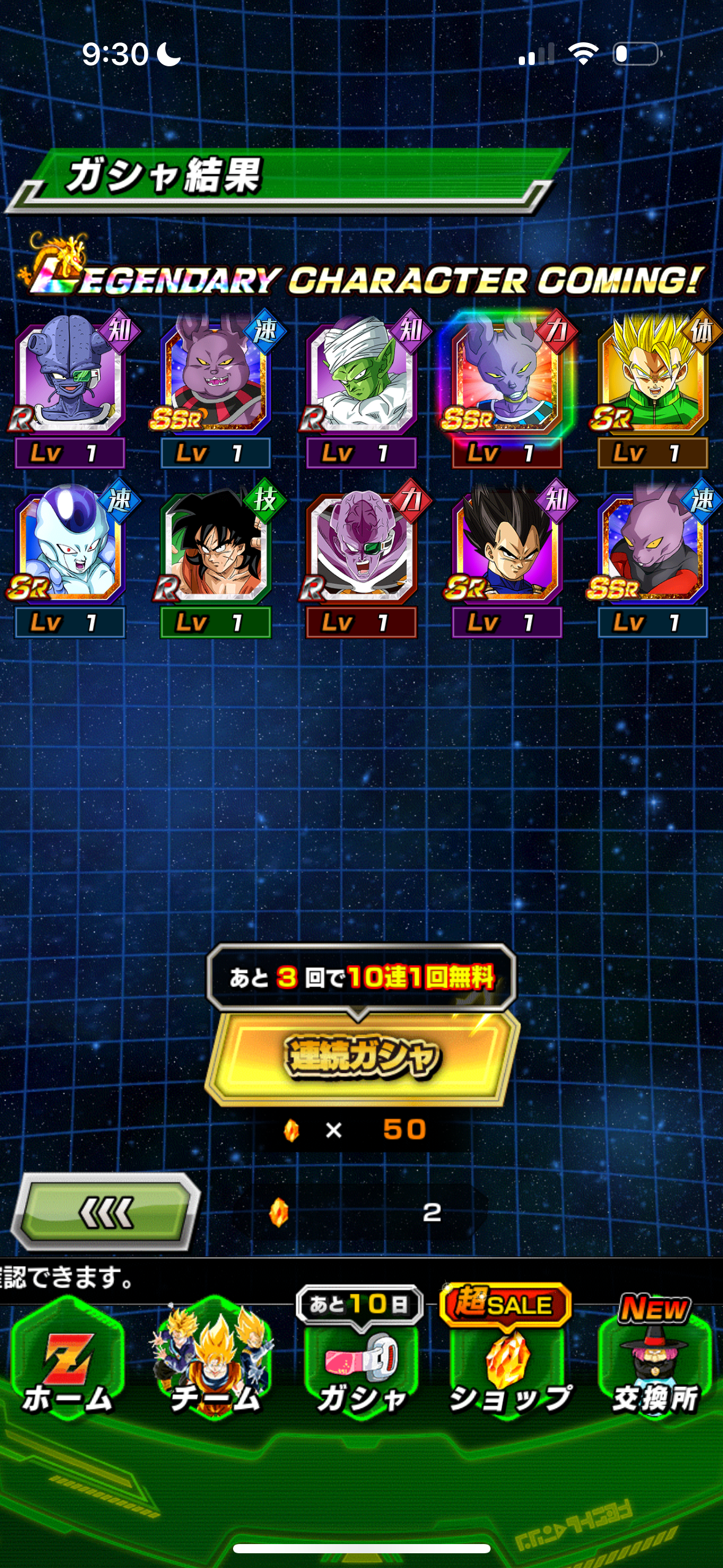Go back with the green arrow button
The image size is (723, 1568).
[106, 1212]
